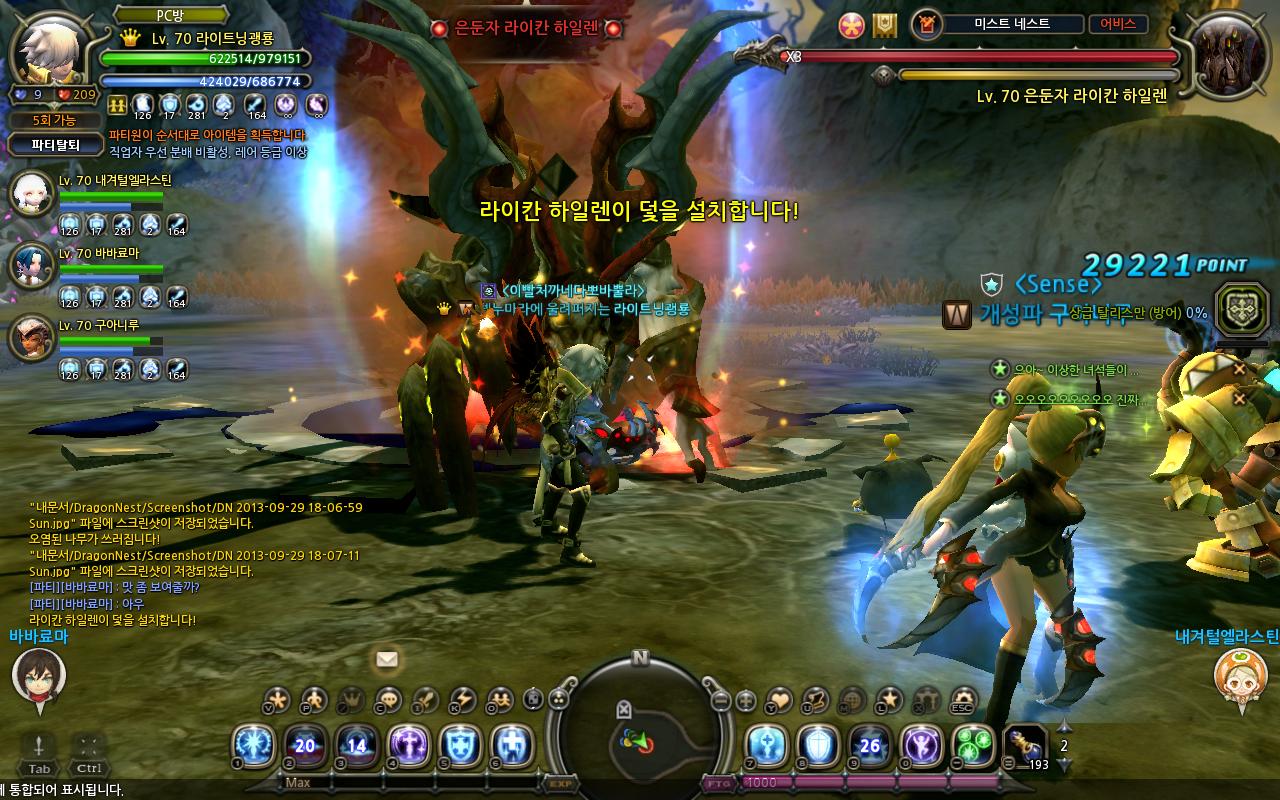Open the chat bubble community menu icon

click(x=388, y=699)
